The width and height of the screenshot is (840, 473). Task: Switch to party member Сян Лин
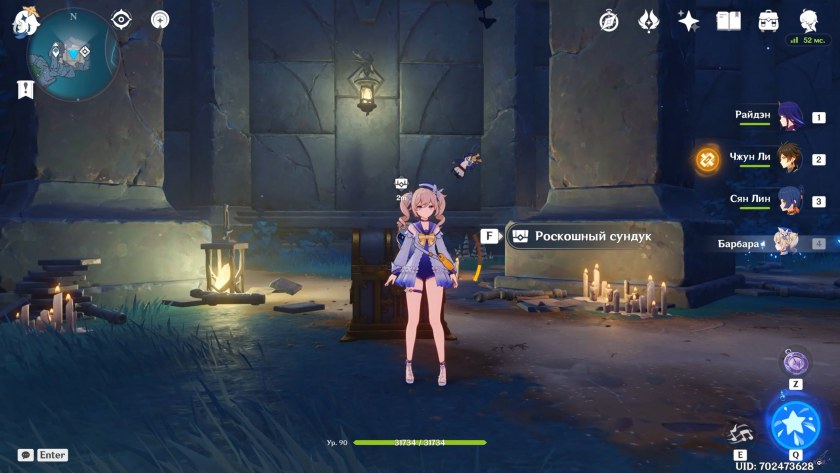[x=791, y=200]
